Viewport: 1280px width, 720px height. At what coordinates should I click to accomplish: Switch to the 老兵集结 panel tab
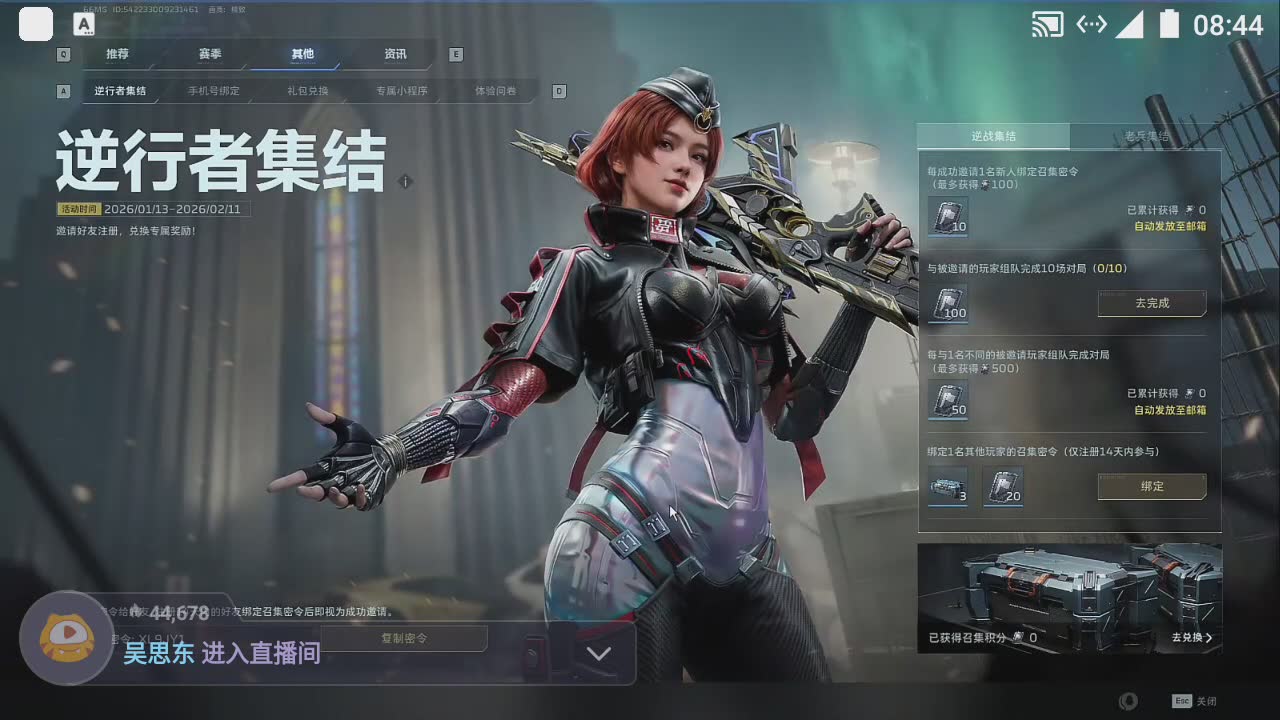pos(1146,136)
